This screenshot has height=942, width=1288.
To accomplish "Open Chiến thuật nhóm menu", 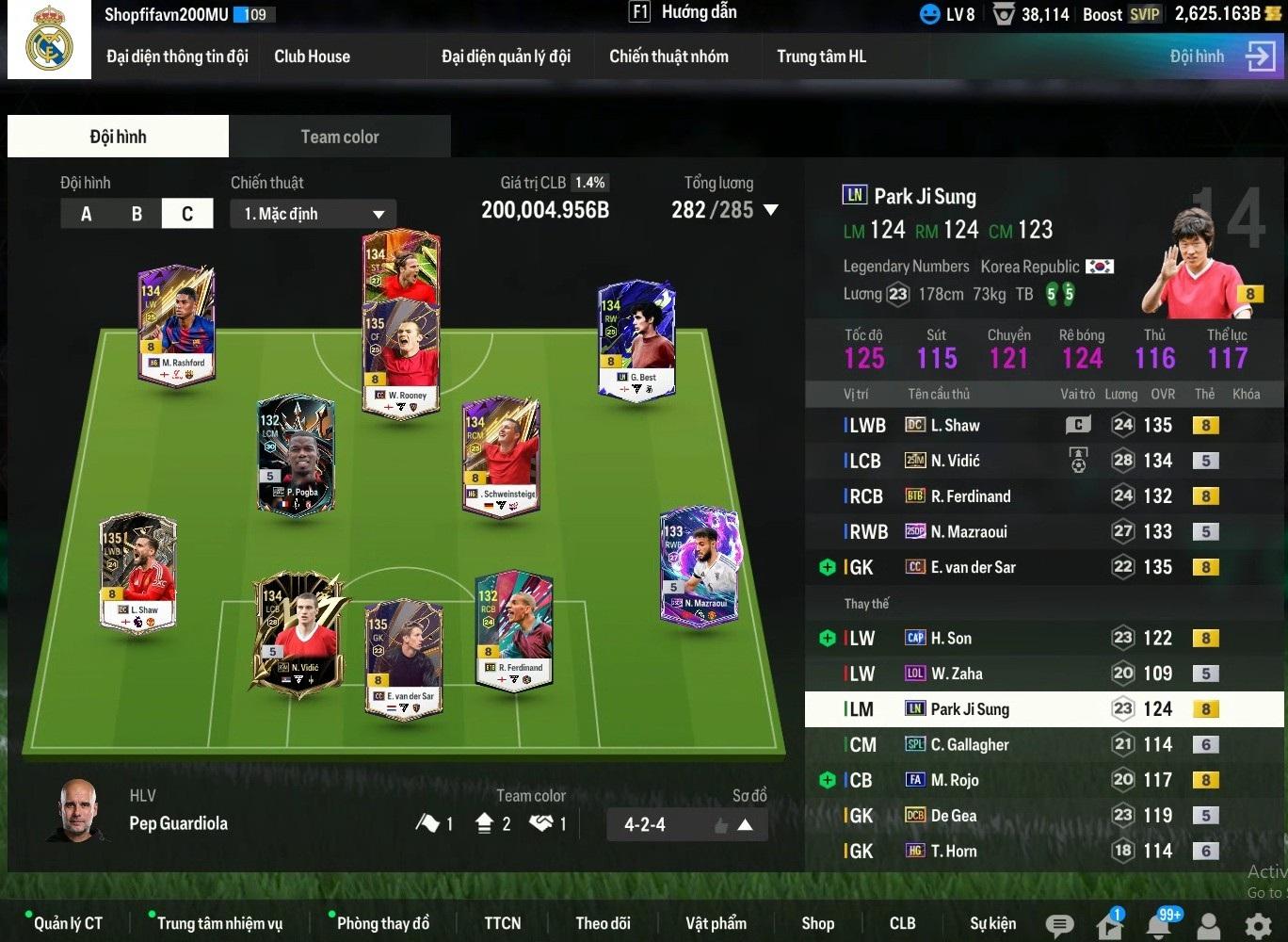I will [668, 57].
